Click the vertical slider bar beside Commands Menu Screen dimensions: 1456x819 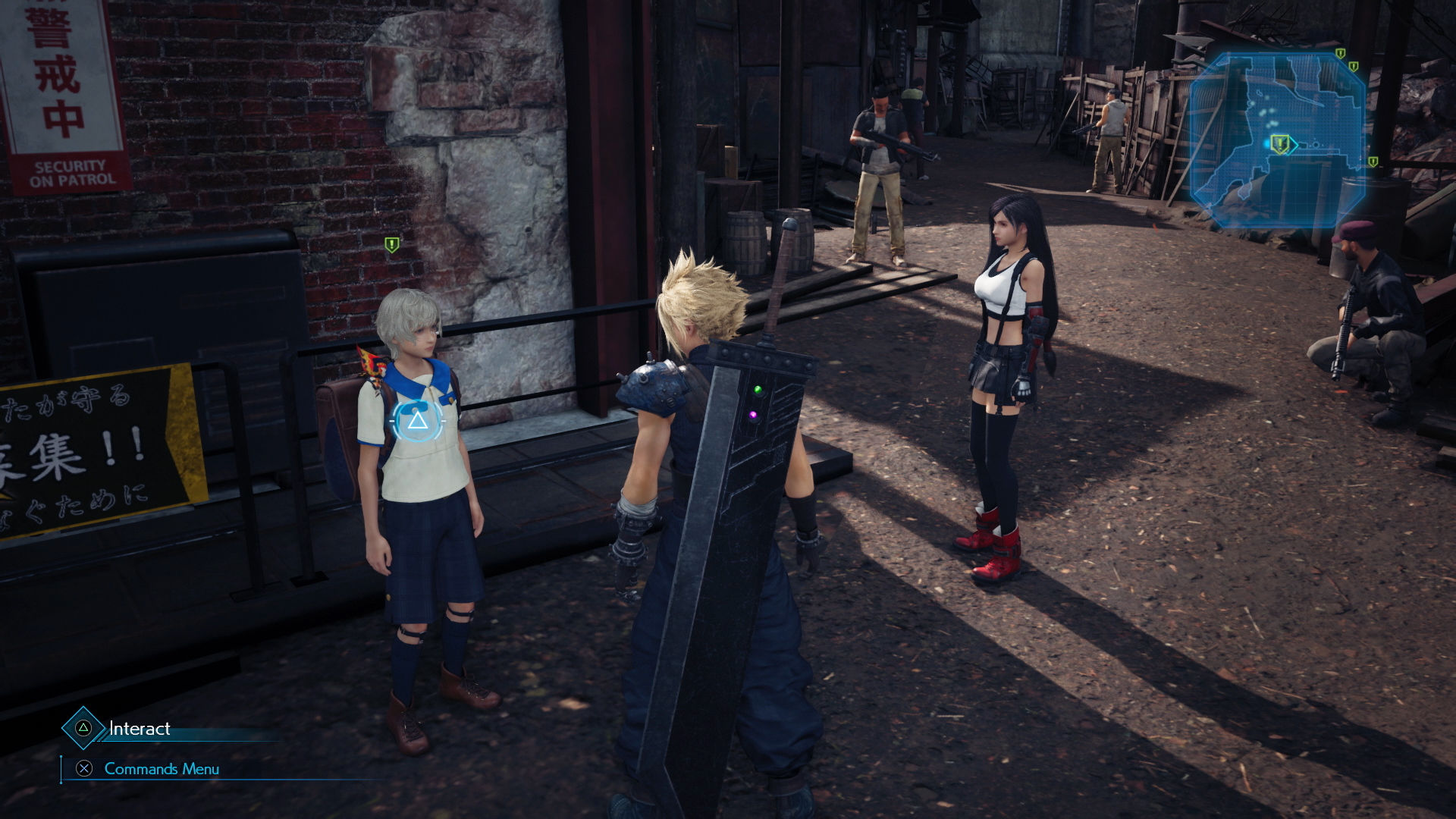coord(62,769)
